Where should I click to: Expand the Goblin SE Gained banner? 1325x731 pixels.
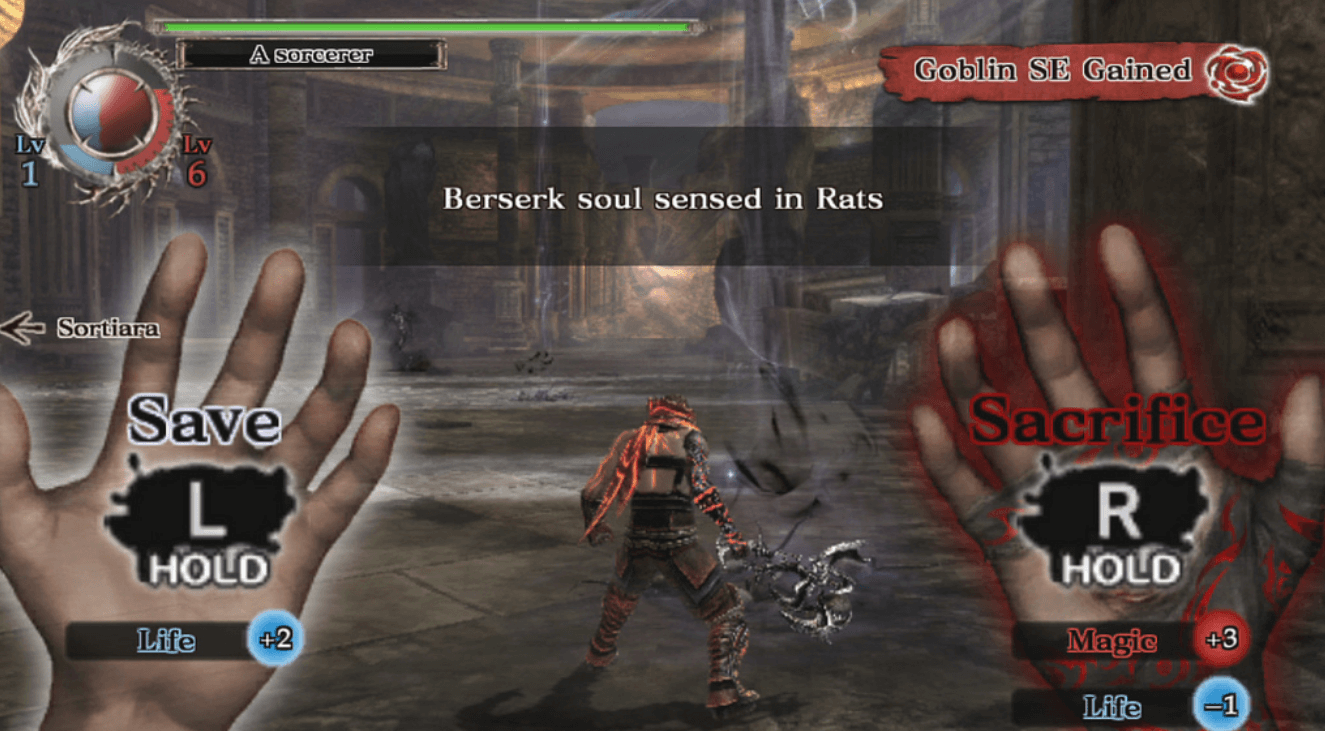(1050, 70)
